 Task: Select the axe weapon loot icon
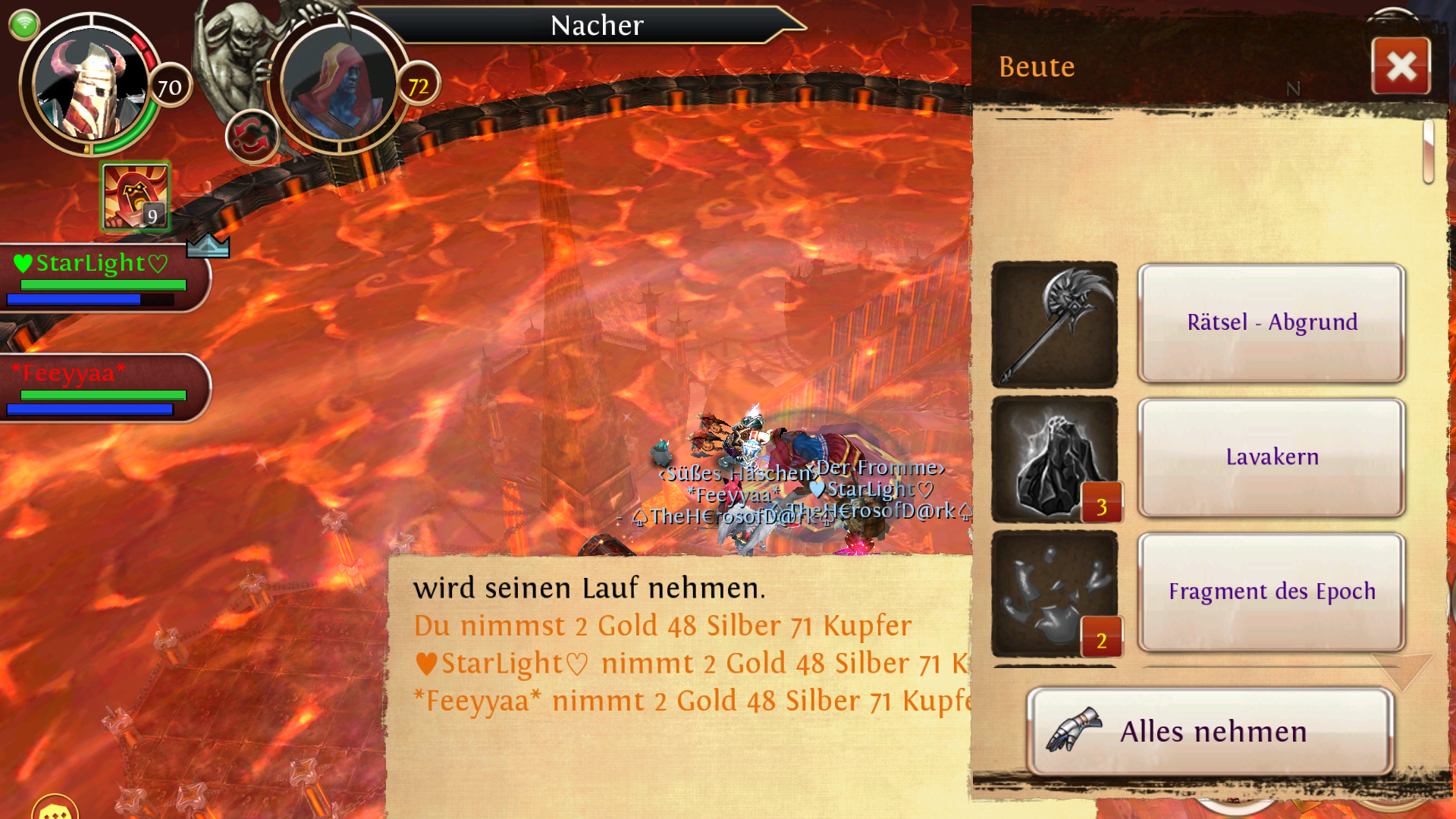coord(1054,325)
